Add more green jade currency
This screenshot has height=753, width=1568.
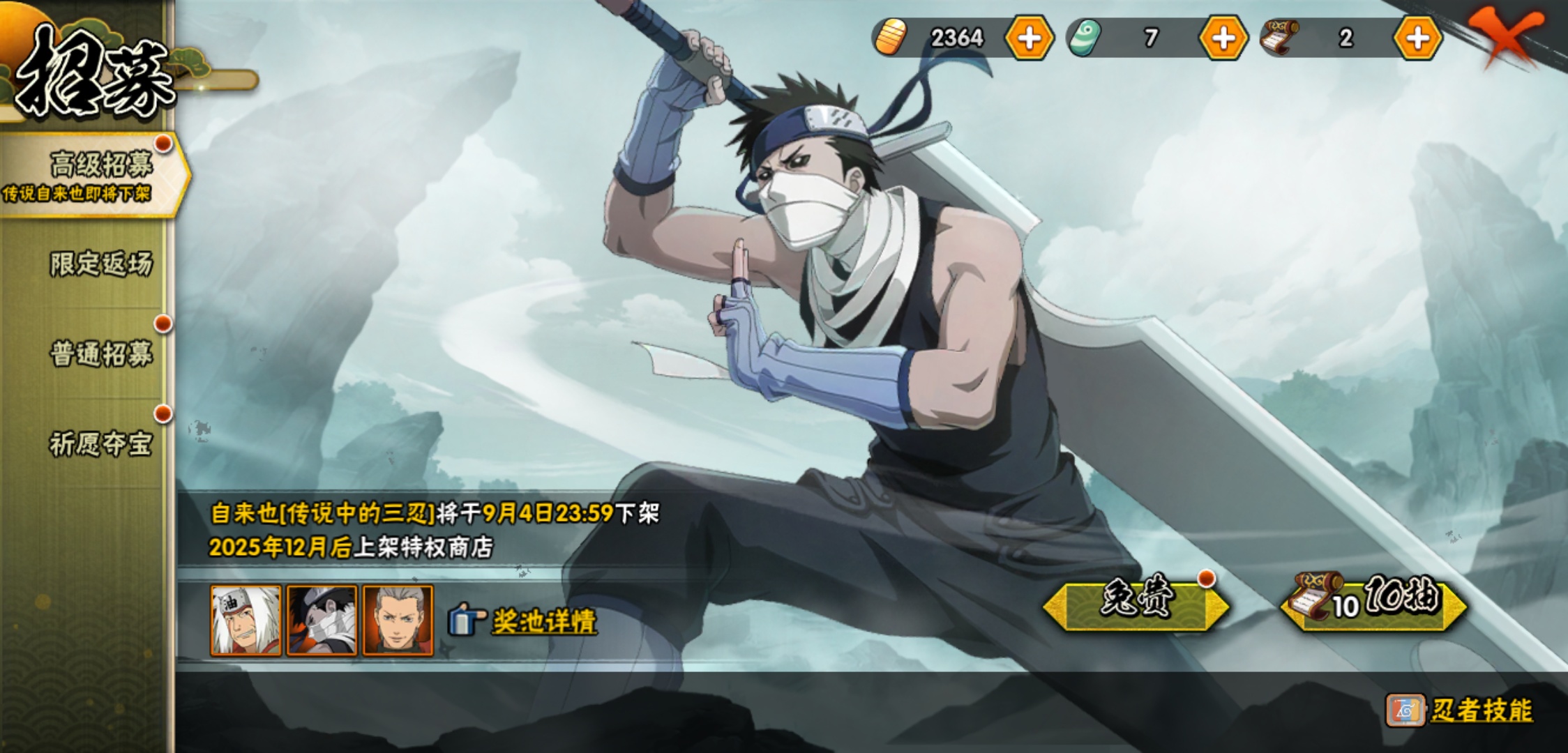pos(1223,38)
